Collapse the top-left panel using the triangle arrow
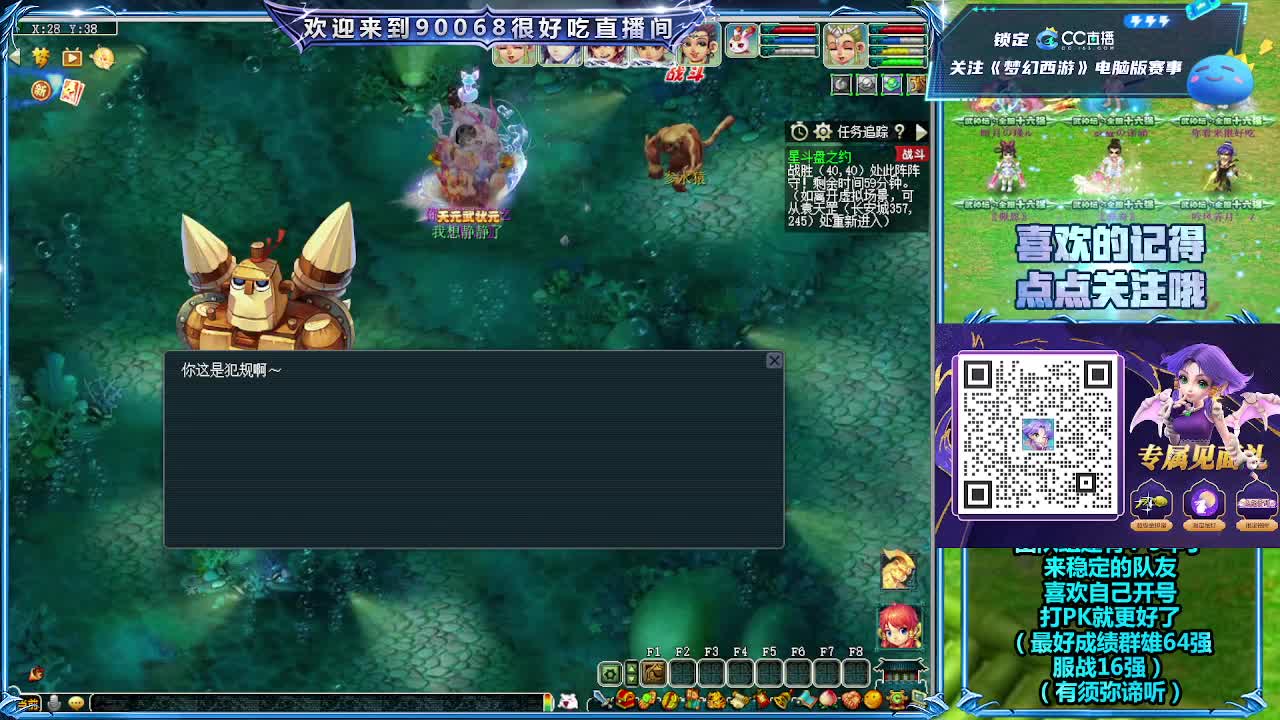The image size is (1280, 720). tap(13, 56)
